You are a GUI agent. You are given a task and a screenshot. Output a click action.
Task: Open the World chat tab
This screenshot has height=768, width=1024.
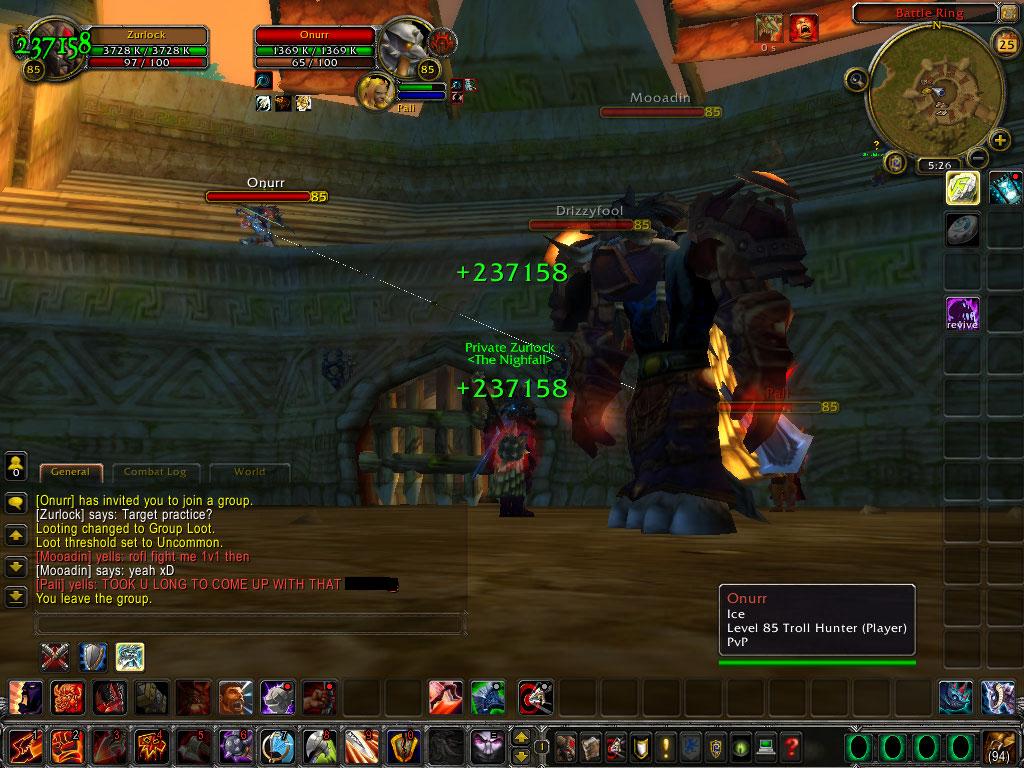249,472
